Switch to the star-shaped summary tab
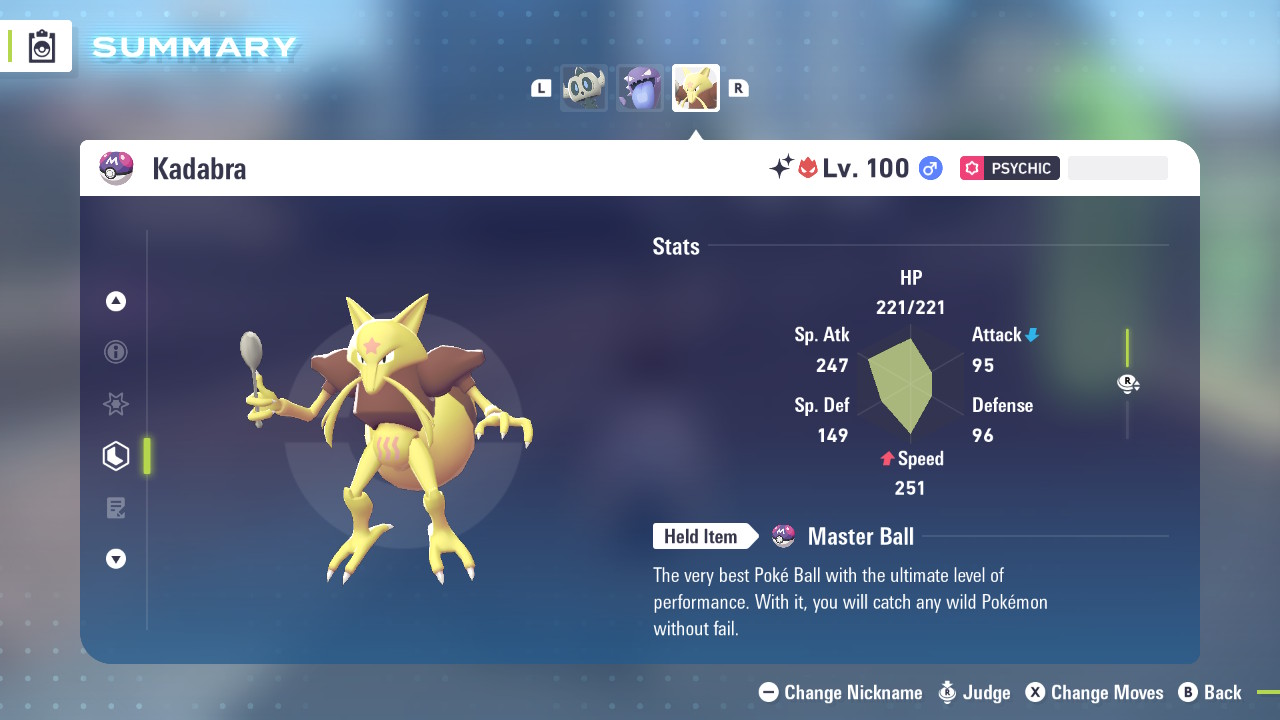1280x720 pixels. click(x=116, y=404)
